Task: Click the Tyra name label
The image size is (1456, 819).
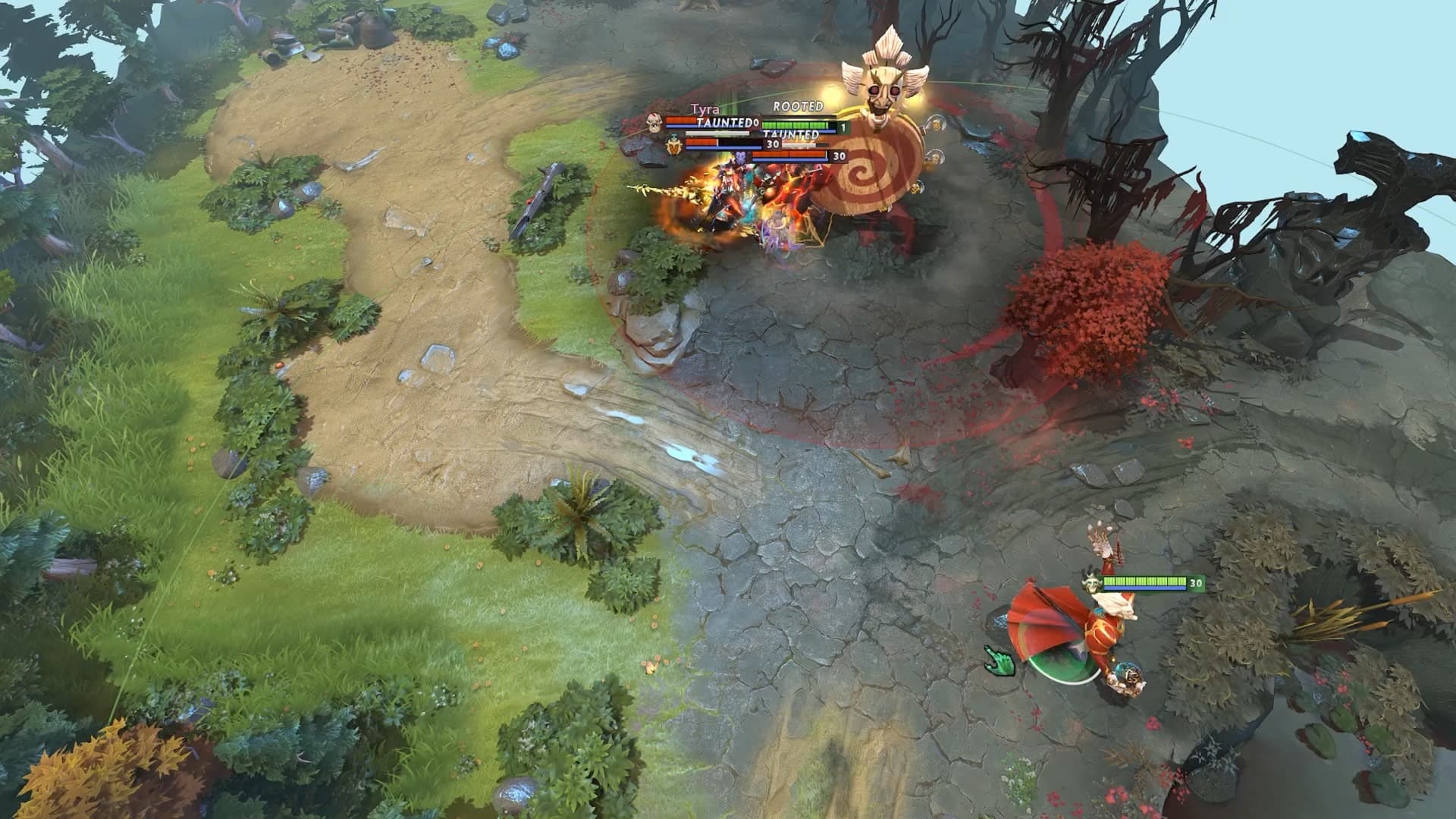Action: point(705,109)
